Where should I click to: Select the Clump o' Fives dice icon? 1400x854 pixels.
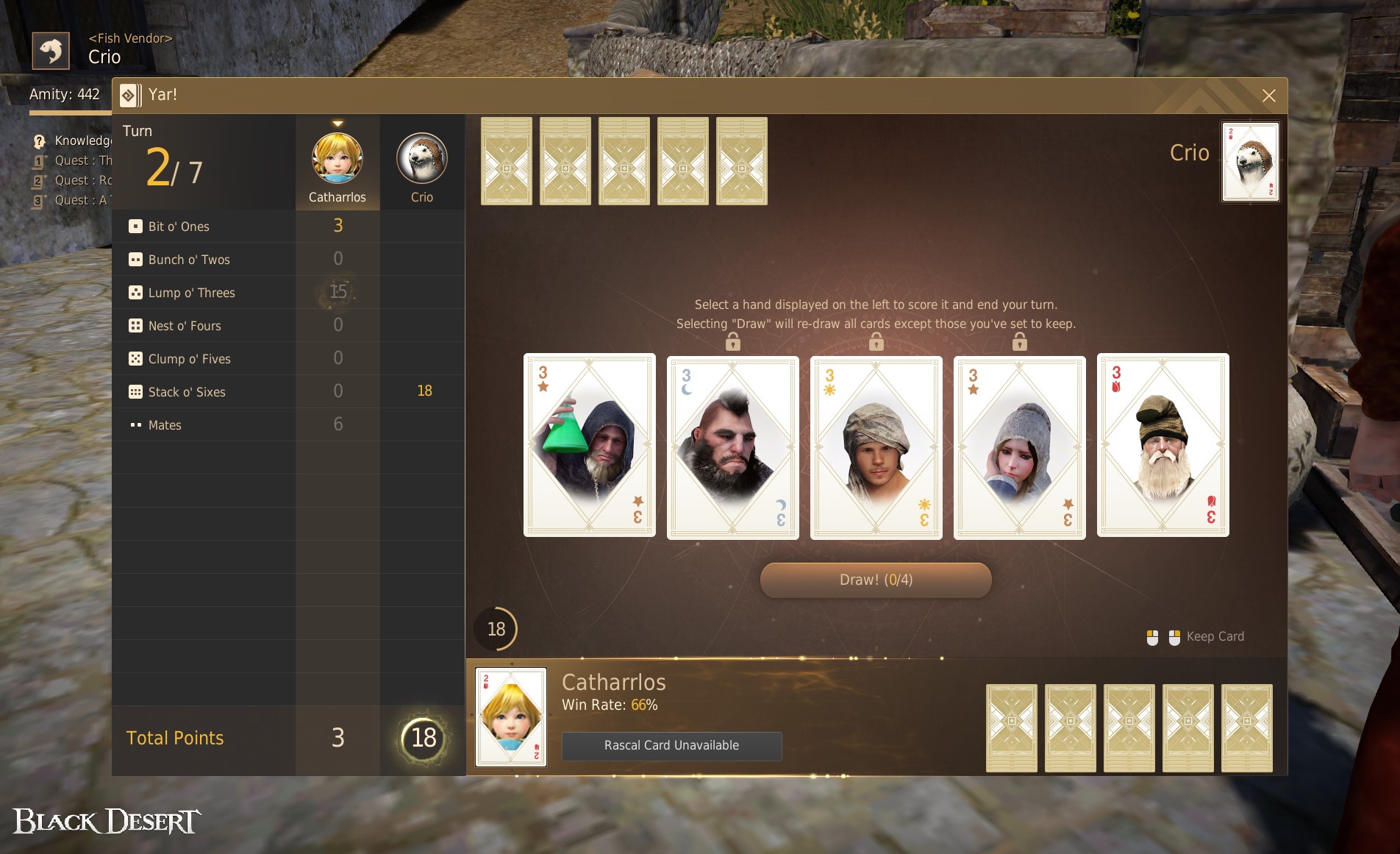pos(135,358)
